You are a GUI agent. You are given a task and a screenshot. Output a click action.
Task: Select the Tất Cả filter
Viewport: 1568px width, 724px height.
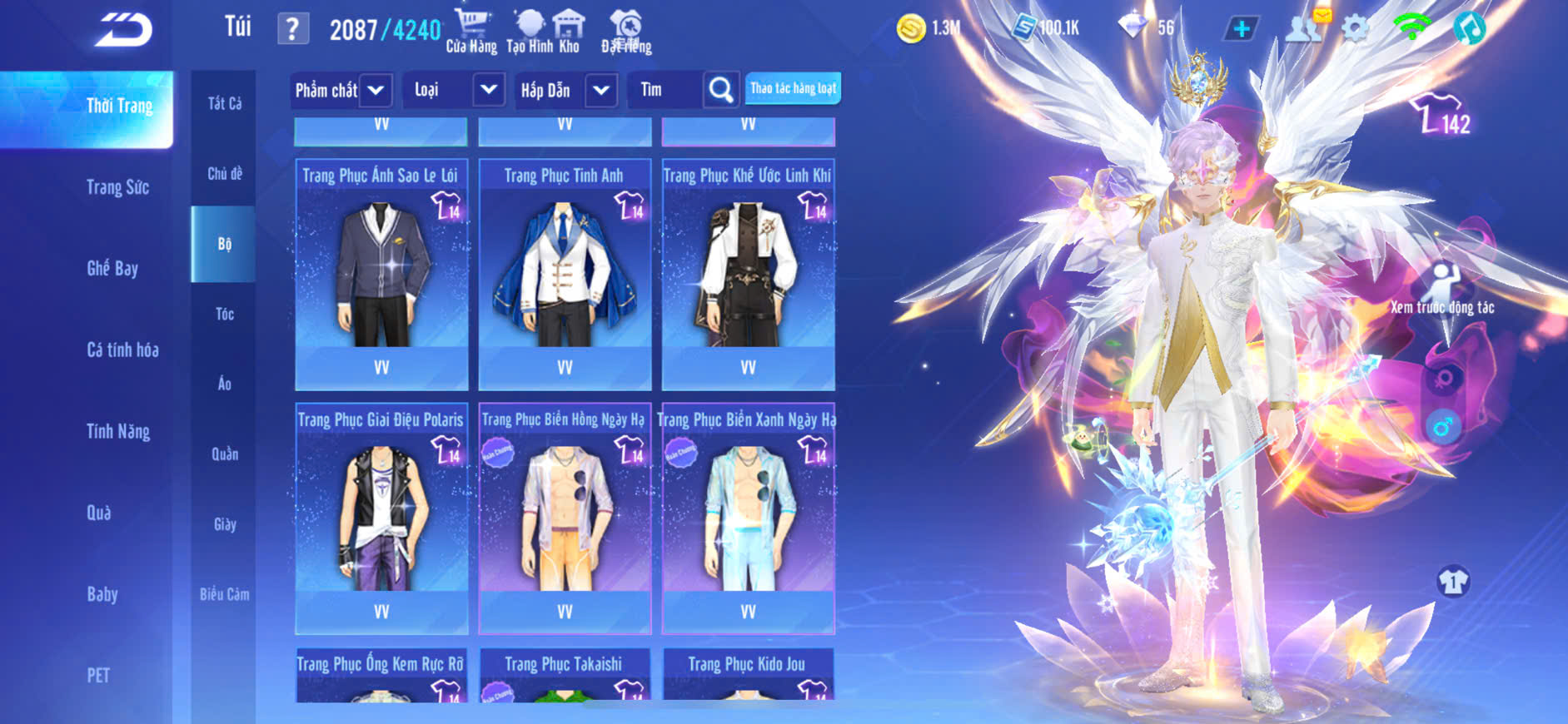(224, 103)
